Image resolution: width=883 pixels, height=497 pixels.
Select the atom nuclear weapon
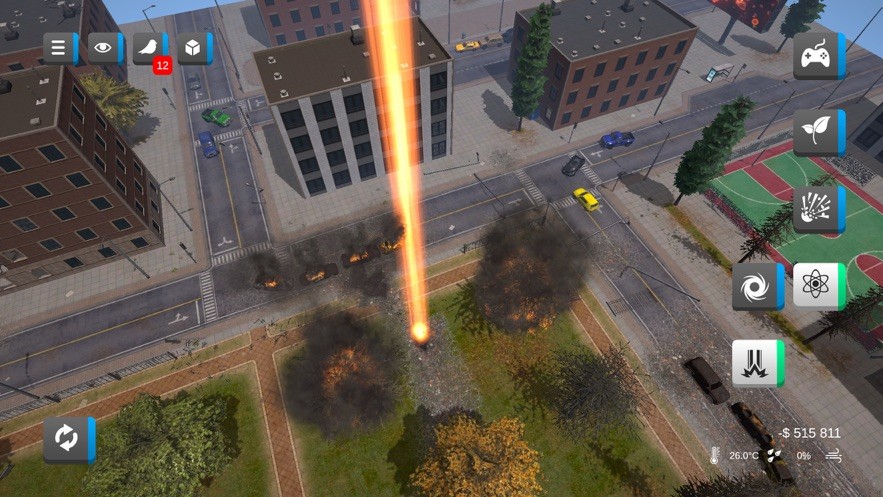tap(817, 286)
